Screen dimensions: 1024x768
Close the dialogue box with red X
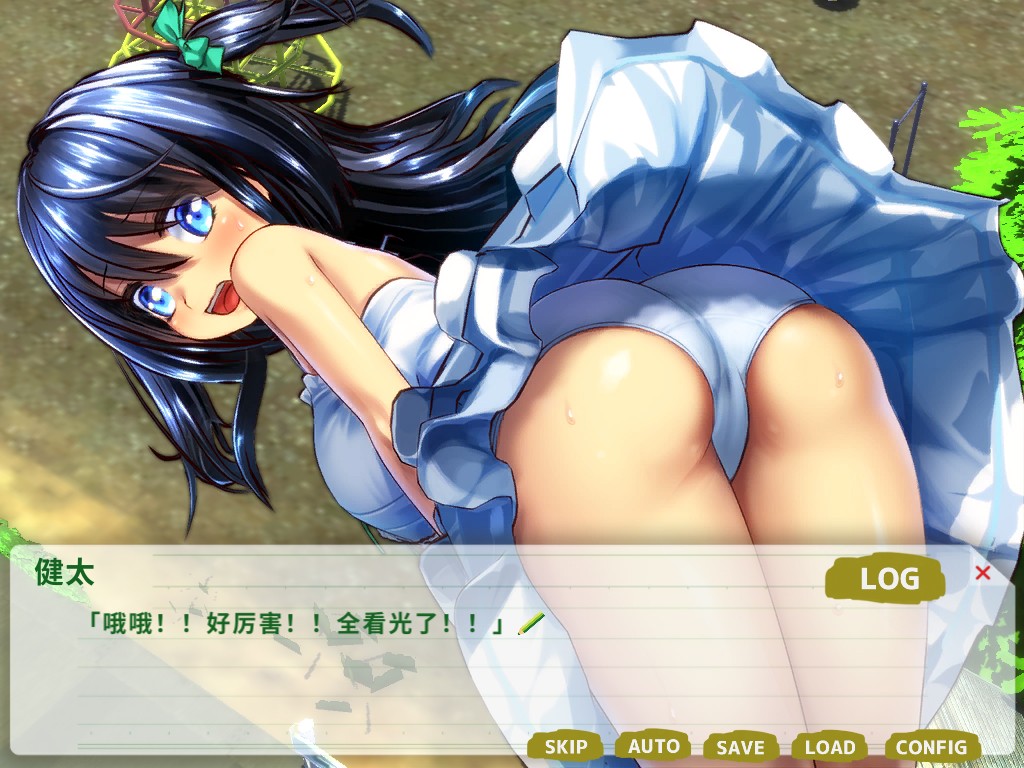pyautogui.click(x=982, y=573)
